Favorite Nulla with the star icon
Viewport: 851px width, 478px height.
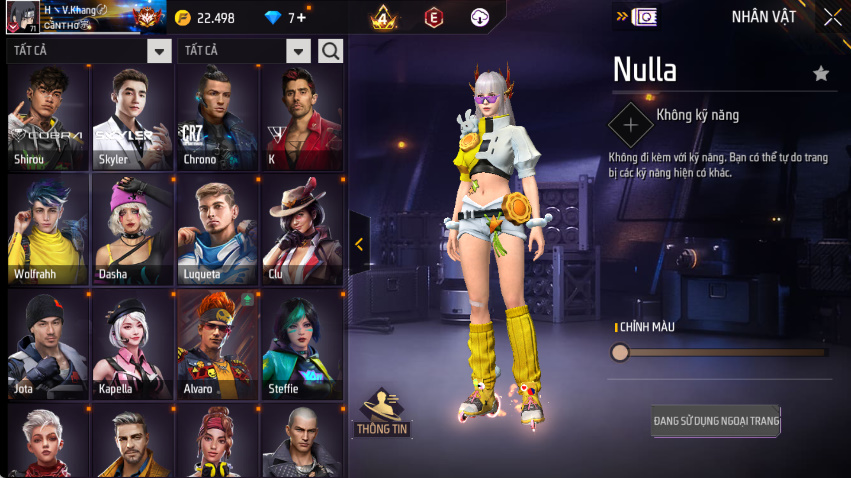[821, 73]
